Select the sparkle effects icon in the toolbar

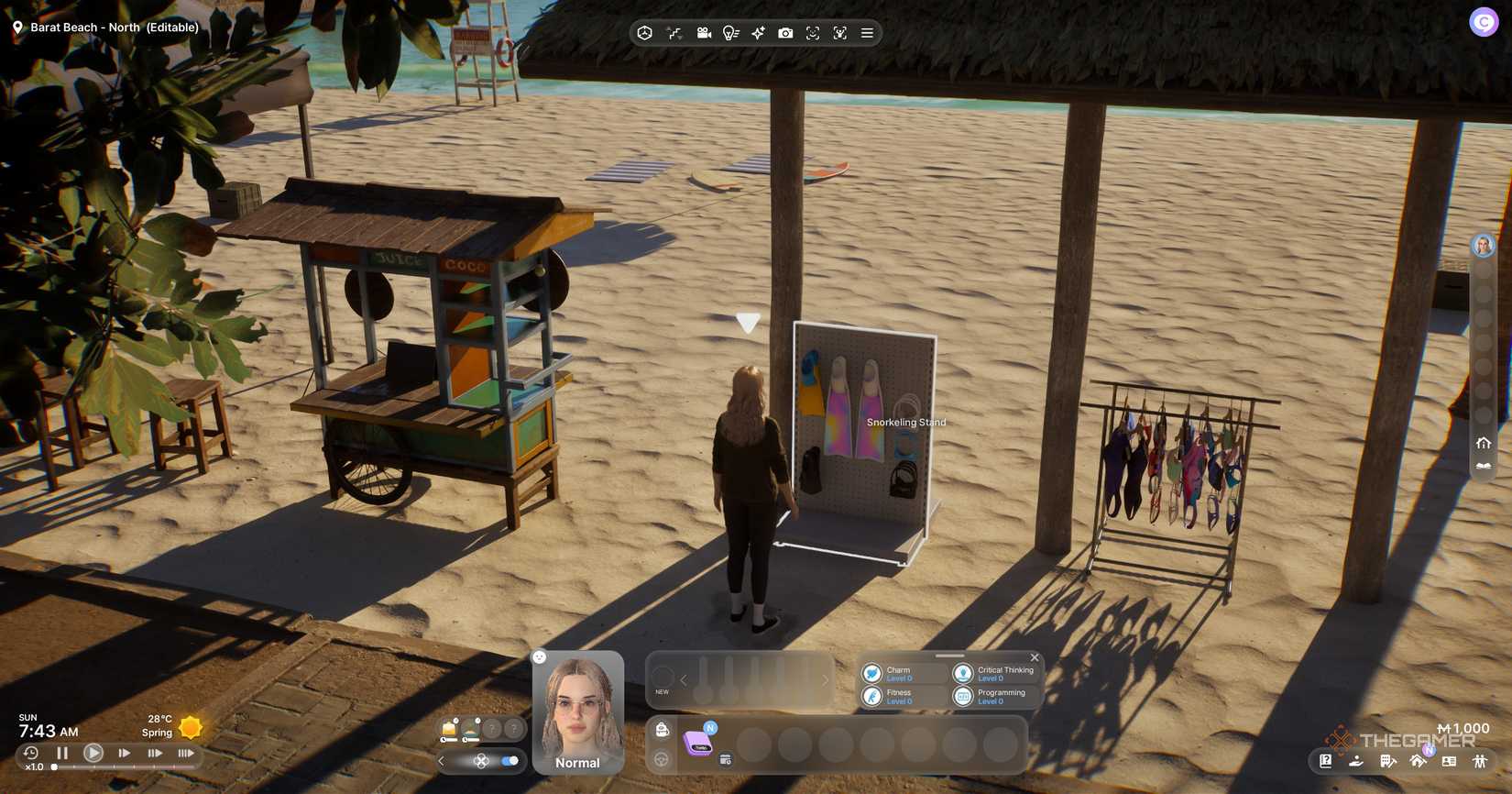758,33
